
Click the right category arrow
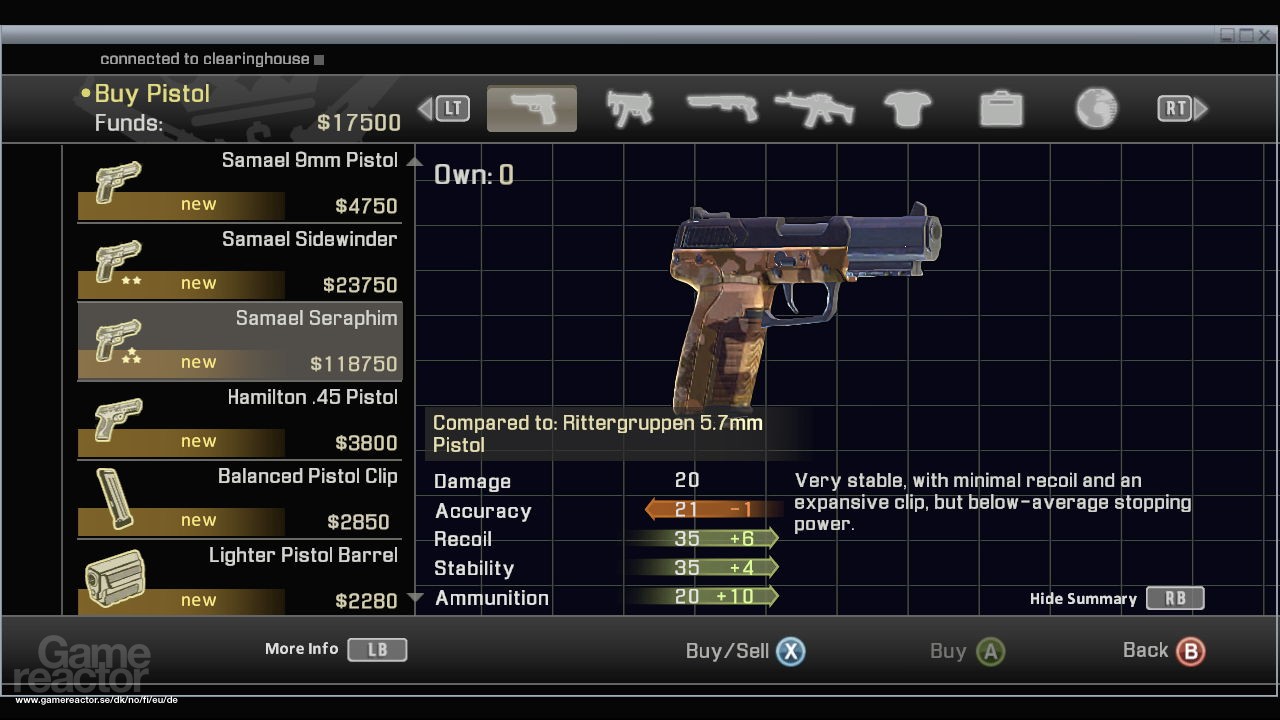[x=1202, y=108]
